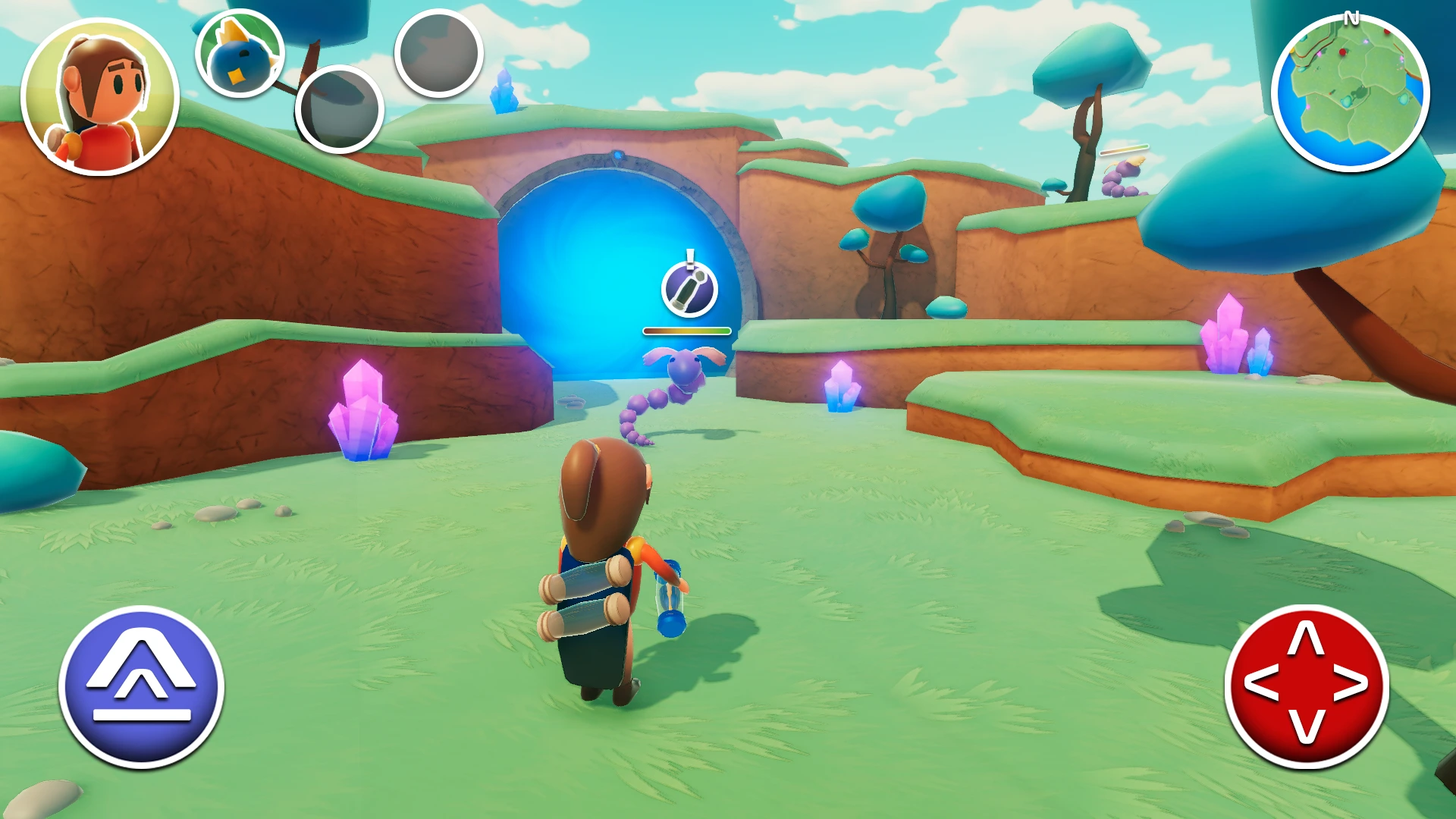Tap the blue jump button
The image size is (1456, 819).
[141, 686]
